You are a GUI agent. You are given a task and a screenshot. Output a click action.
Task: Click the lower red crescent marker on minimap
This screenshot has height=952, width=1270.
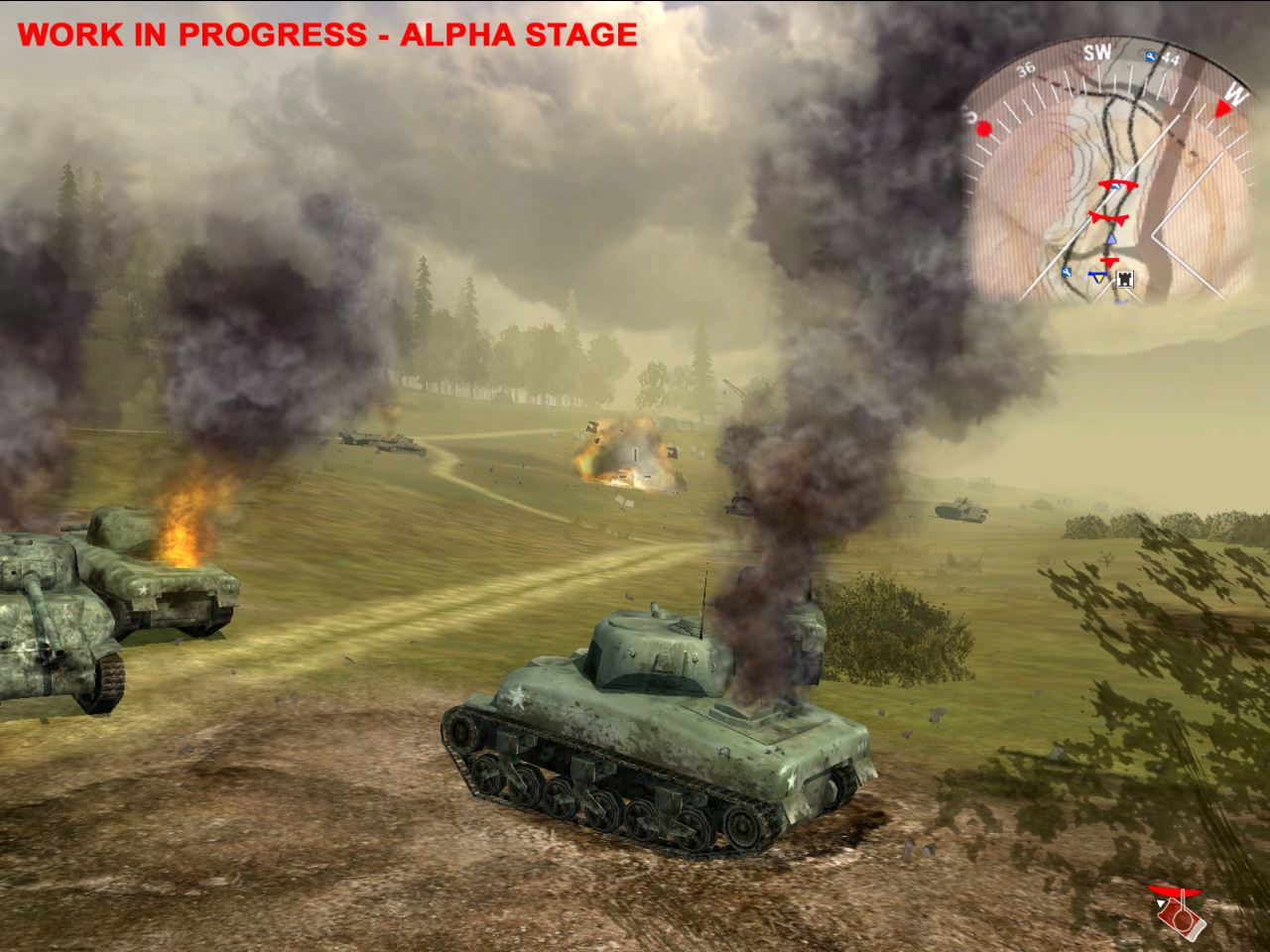click(1108, 217)
